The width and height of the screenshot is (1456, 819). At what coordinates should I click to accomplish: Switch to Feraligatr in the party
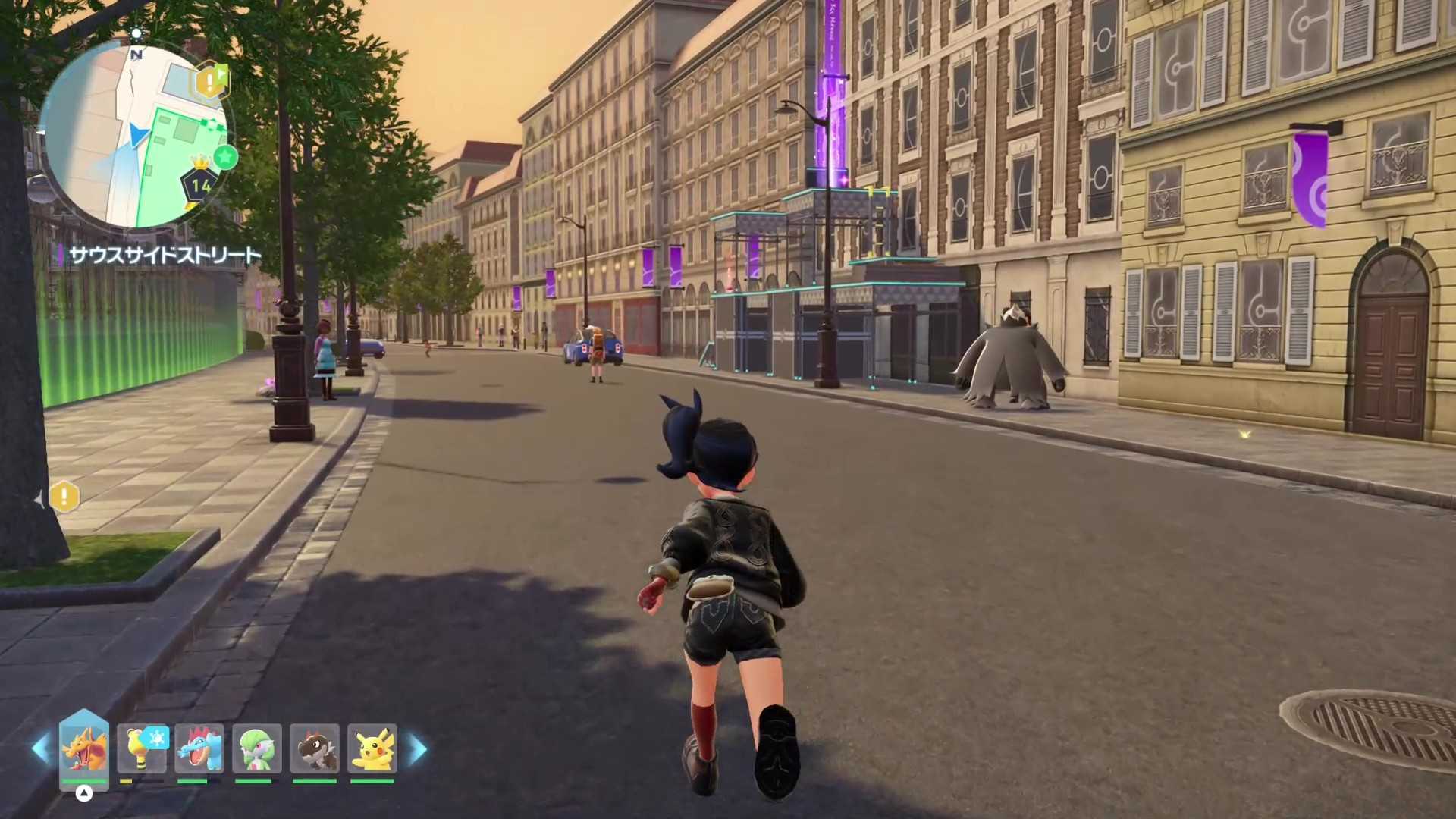199,749
